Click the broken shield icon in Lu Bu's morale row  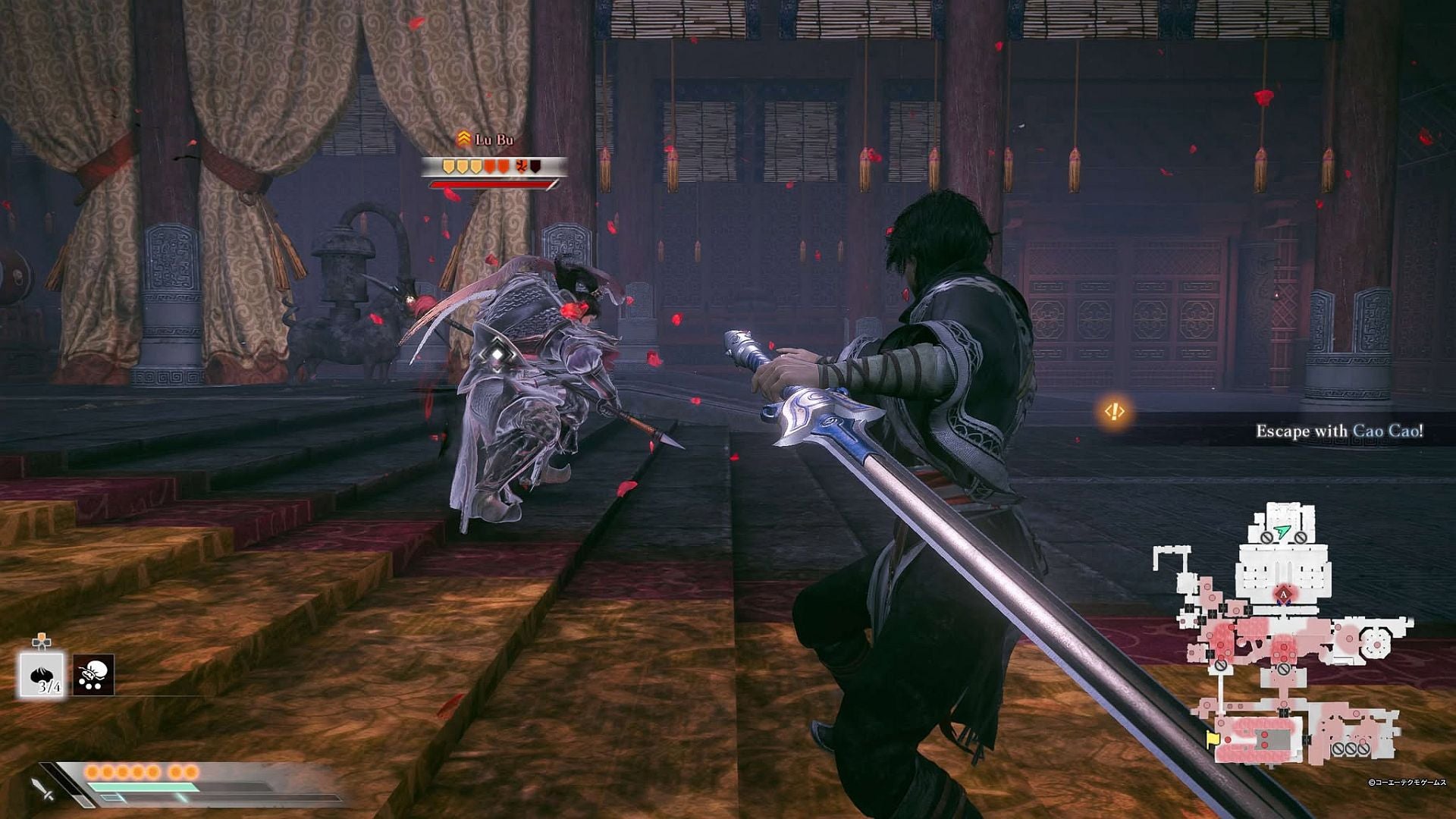pyautogui.click(x=521, y=165)
